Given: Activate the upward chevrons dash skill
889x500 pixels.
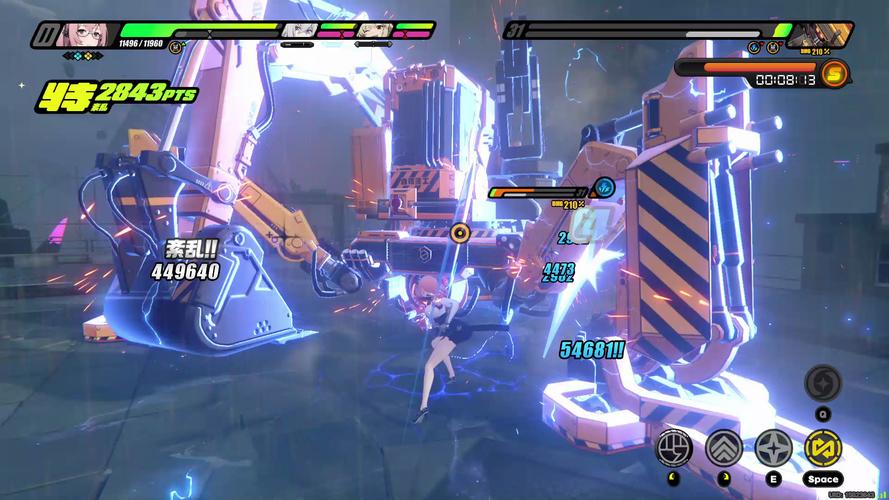Looking at the screenshot, I should click(723, 448).
